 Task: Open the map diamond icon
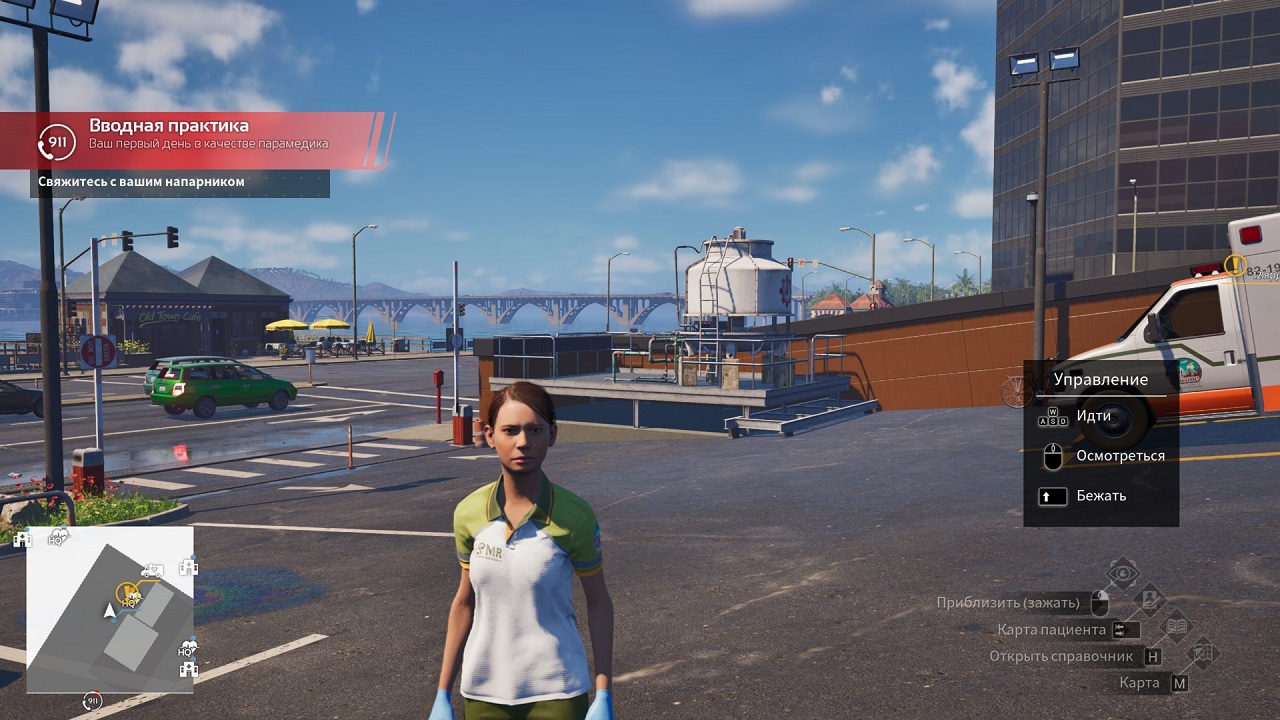[1203, 653]
